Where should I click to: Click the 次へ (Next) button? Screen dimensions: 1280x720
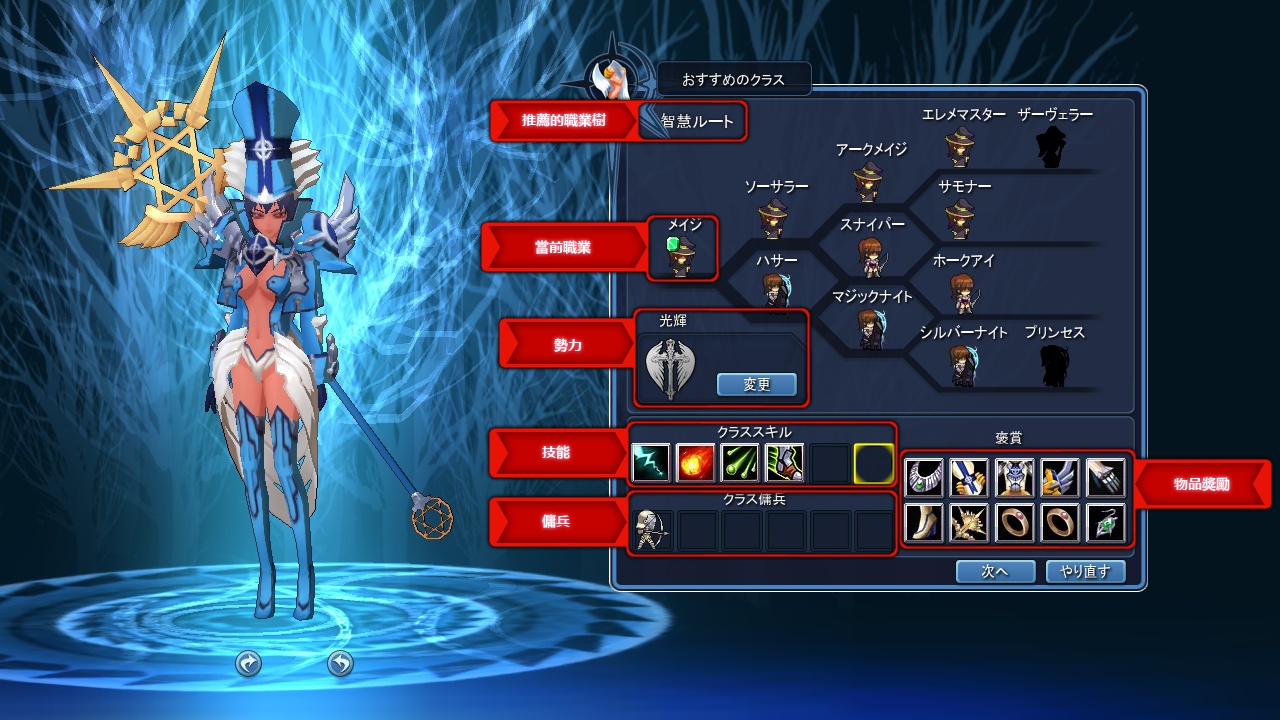pos(994,571)
